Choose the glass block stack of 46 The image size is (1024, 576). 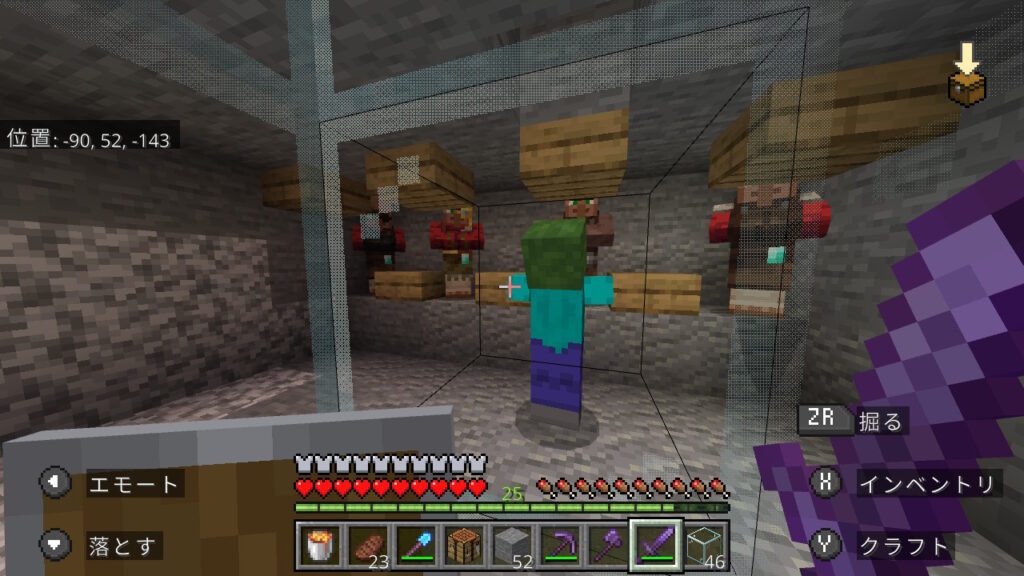pos(705,545)
